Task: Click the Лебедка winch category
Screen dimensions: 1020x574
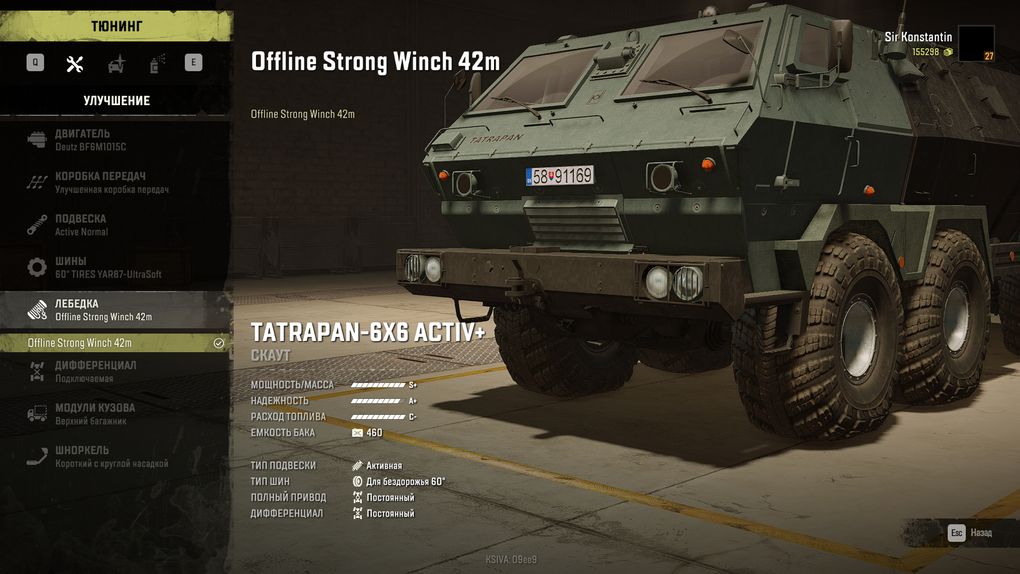Action: click(x=110, y=309)
